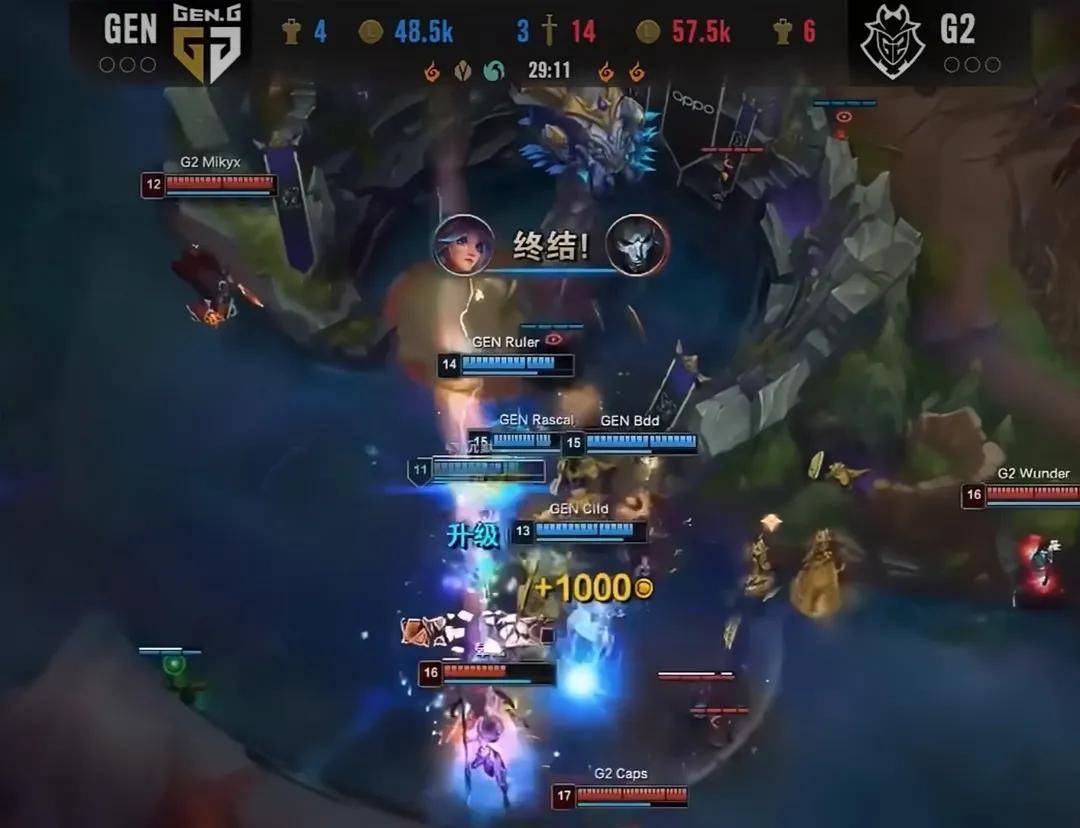Click the teal ocean dragon icon
This screenshot has height=828, width=1080.
tap(493, 71)
